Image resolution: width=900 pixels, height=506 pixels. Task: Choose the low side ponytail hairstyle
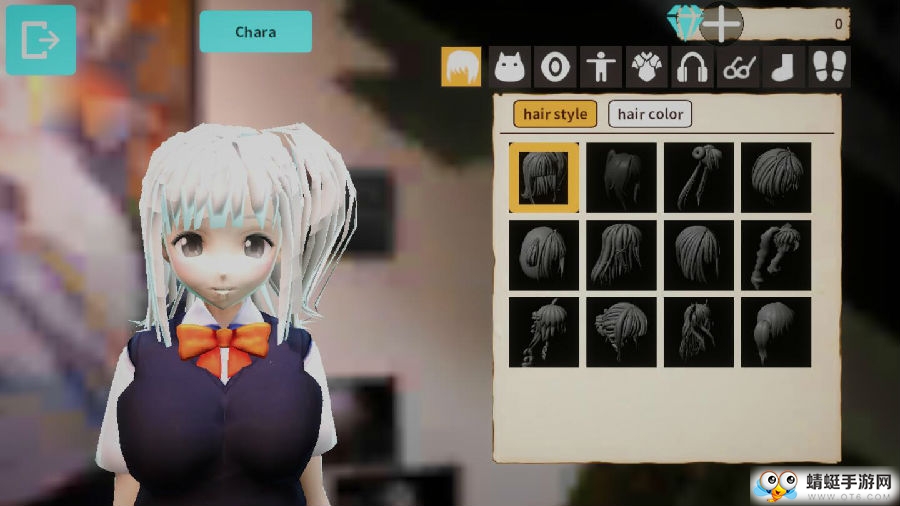coord(775,332)
